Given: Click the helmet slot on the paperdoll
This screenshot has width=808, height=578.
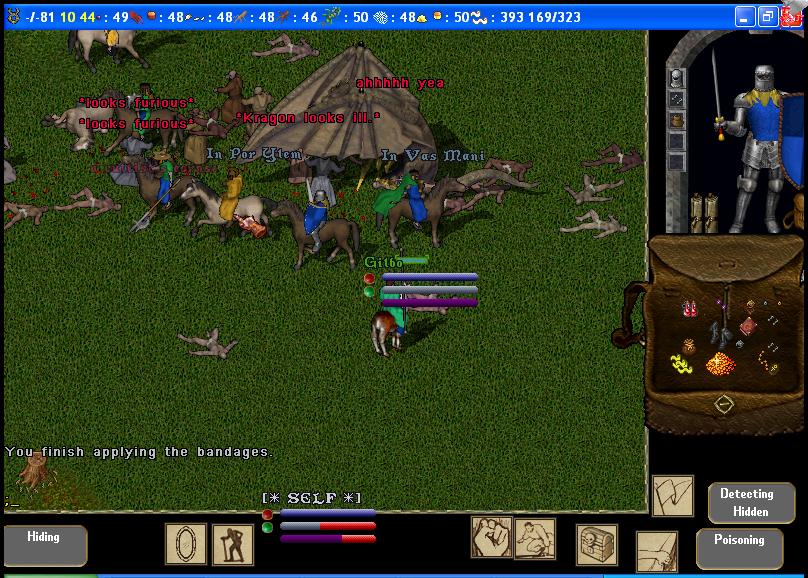Looking at the screenshot, I should coord(677,78).
